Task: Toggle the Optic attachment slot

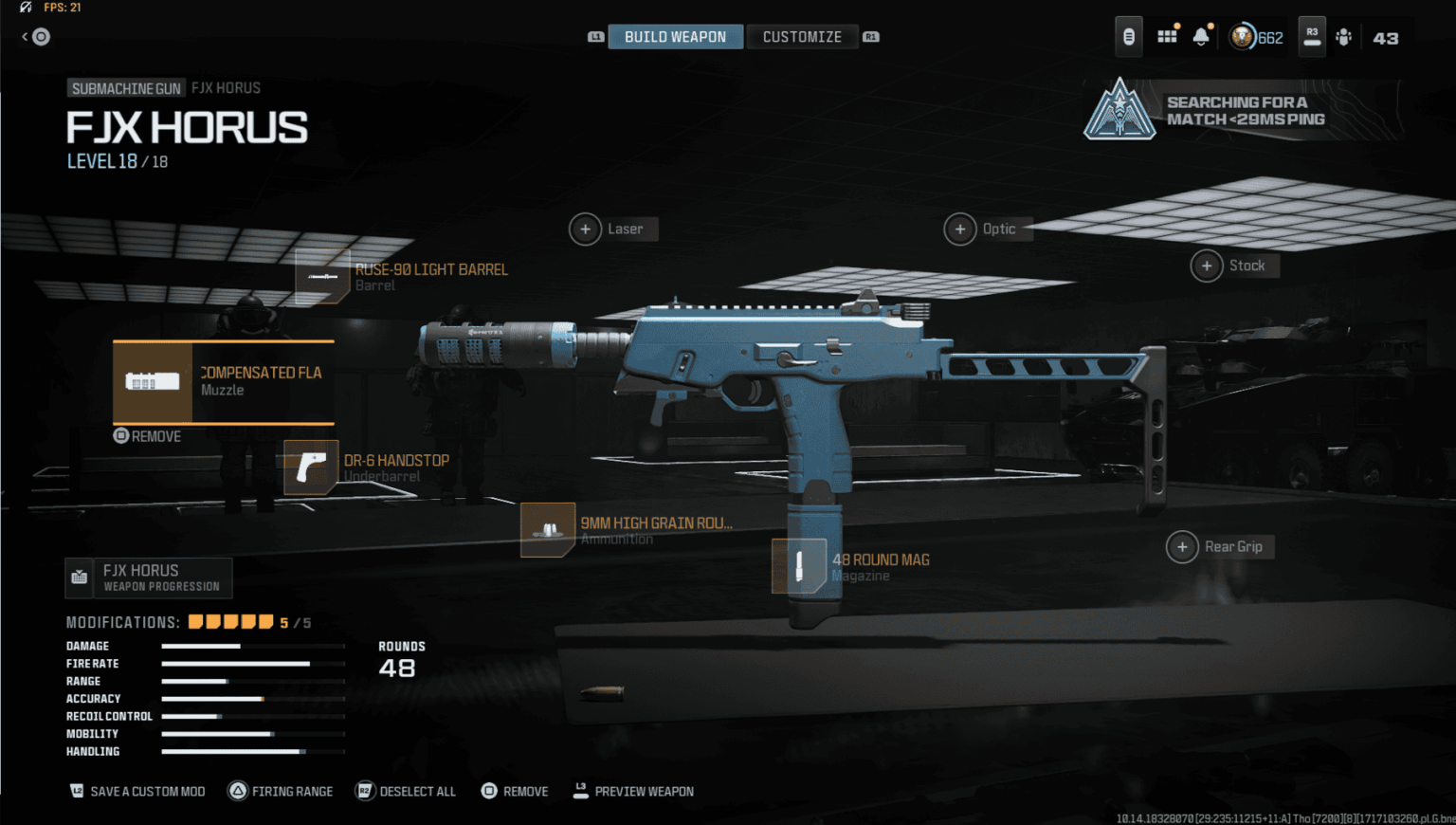Action: [x=960, y=229]
